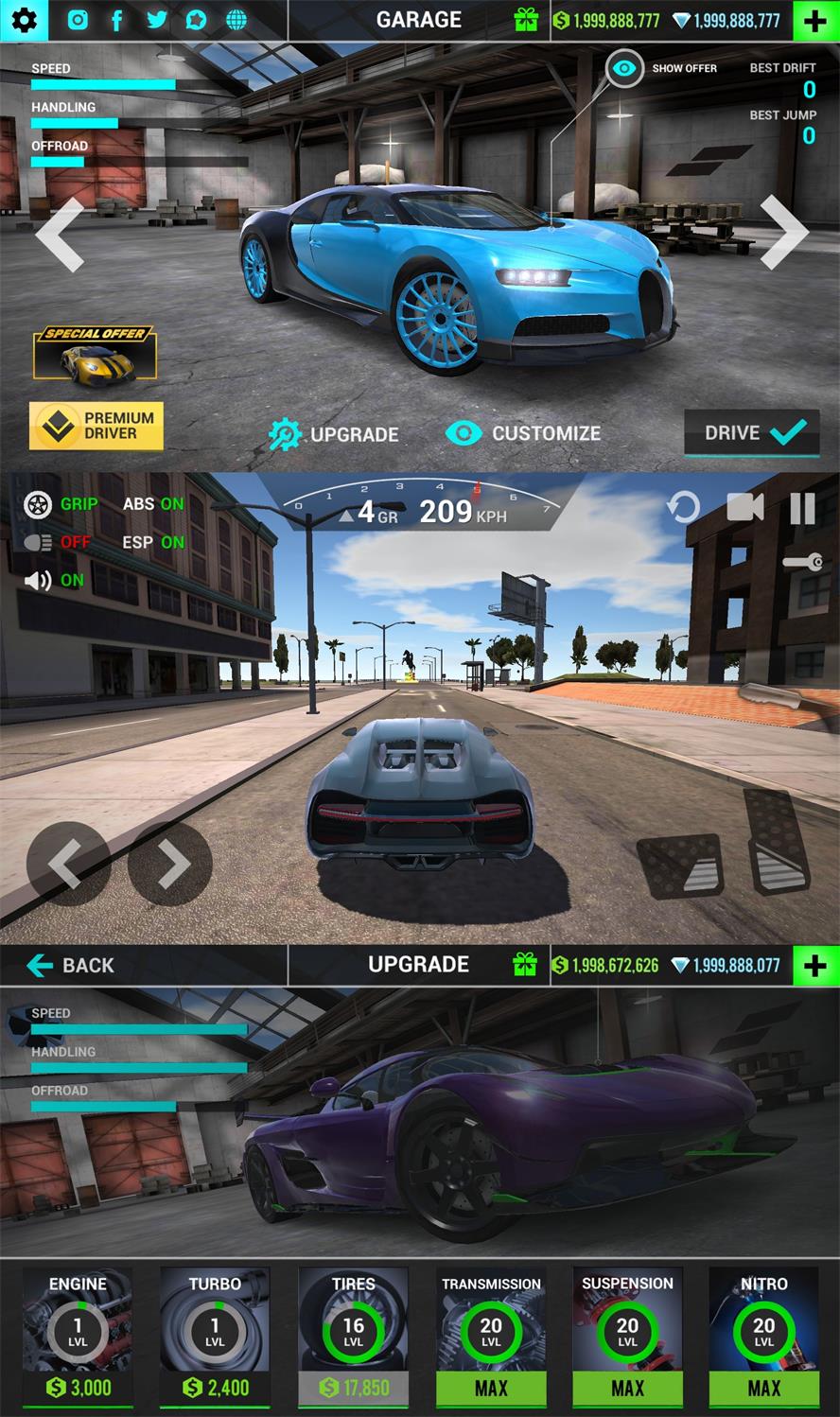Image resolution: width=840 pixels, height=1417 pixels.
Task: Select the next car with right arrow
Action: point(783,232)
